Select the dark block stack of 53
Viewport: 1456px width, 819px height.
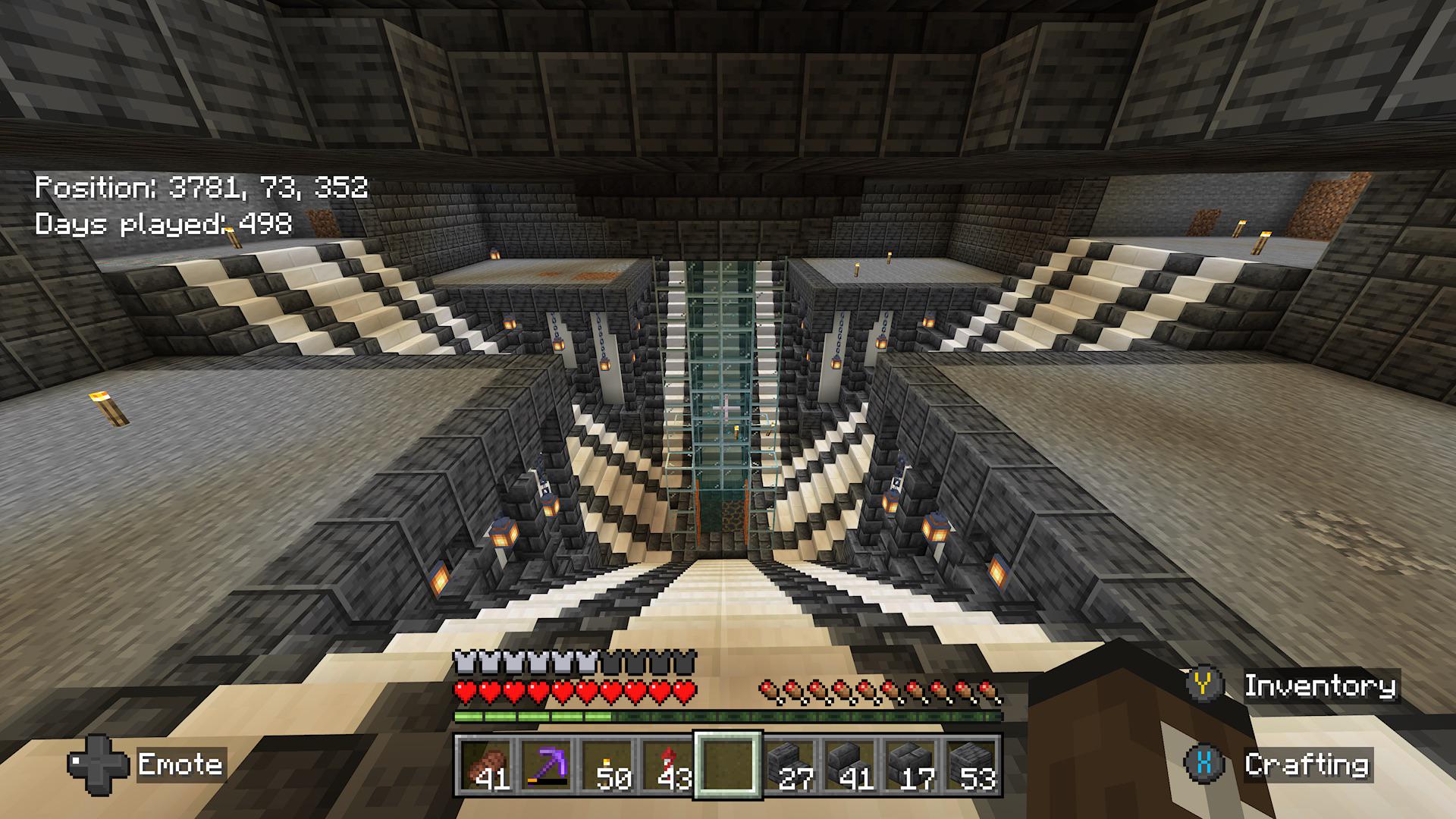(971, 765)
